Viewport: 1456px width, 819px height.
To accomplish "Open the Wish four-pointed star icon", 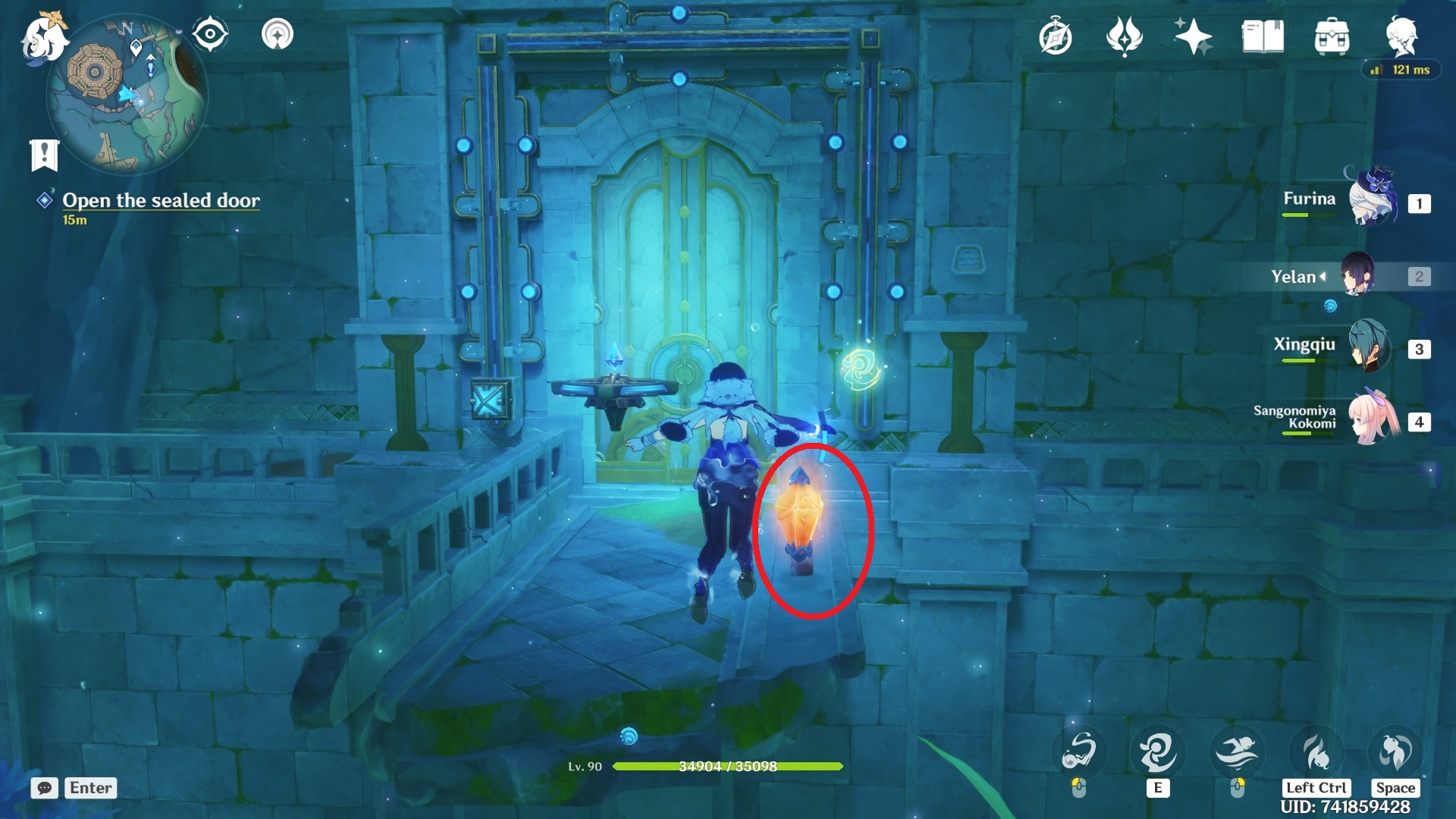I will click(x=1193, y=36).
